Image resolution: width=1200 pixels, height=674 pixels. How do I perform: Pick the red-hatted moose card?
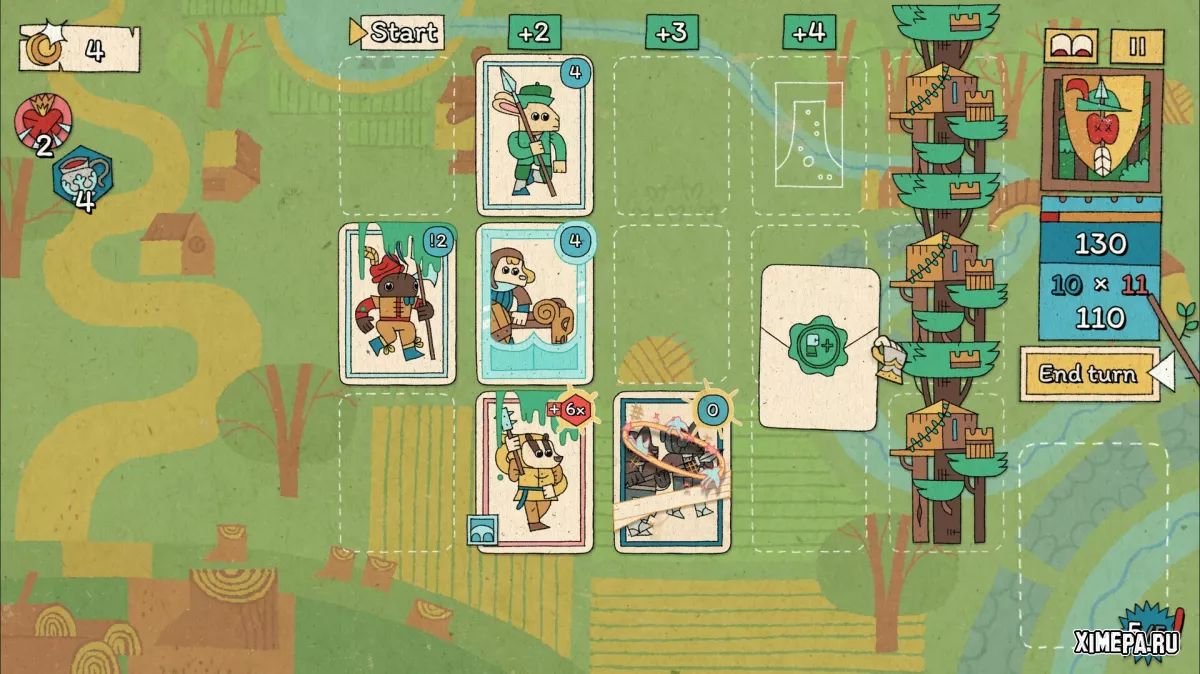pyautogui.click(x=397, y=304)
